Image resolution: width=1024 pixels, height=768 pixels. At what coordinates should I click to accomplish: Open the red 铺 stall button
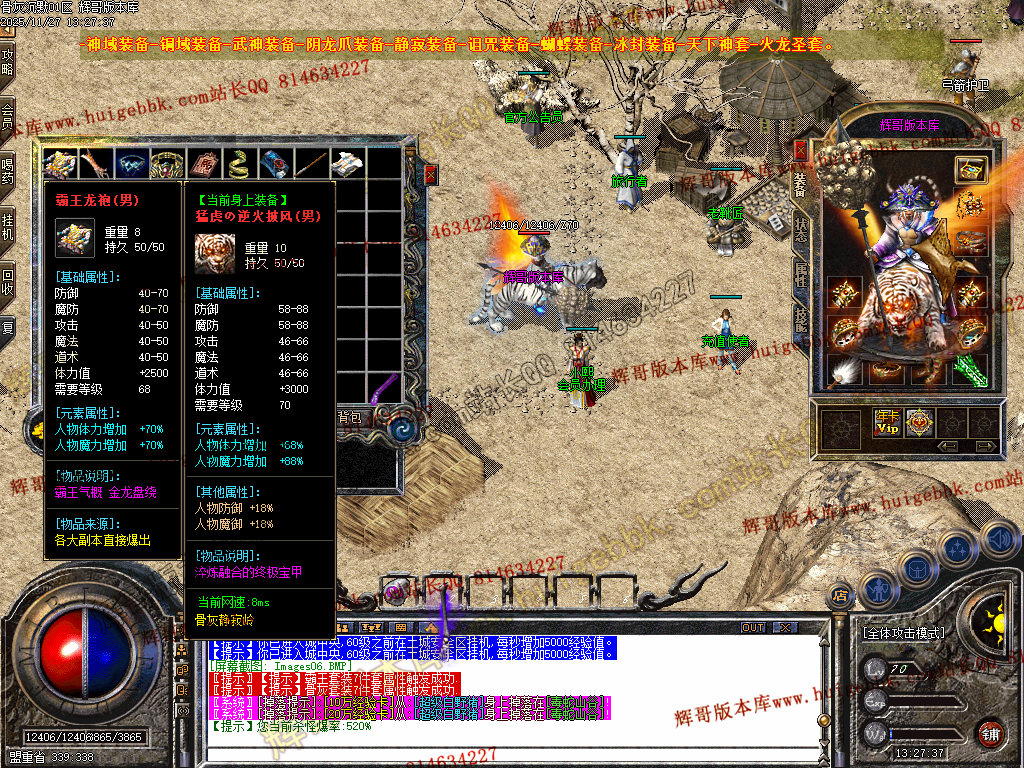tap(991, 732)
